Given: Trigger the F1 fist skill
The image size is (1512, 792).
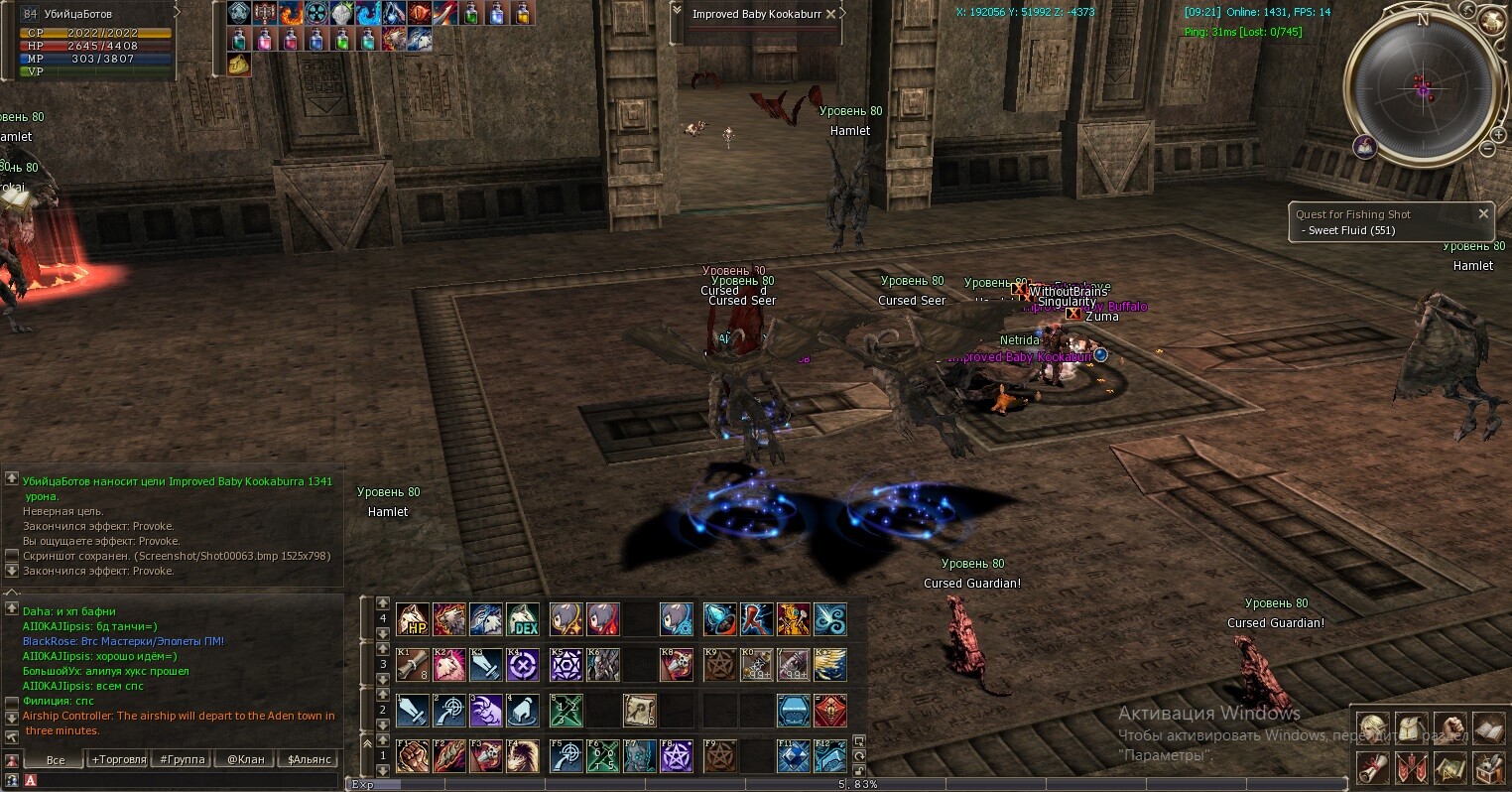Looking at the screenshot, I should pyautogui.click(x=413, y=755).
